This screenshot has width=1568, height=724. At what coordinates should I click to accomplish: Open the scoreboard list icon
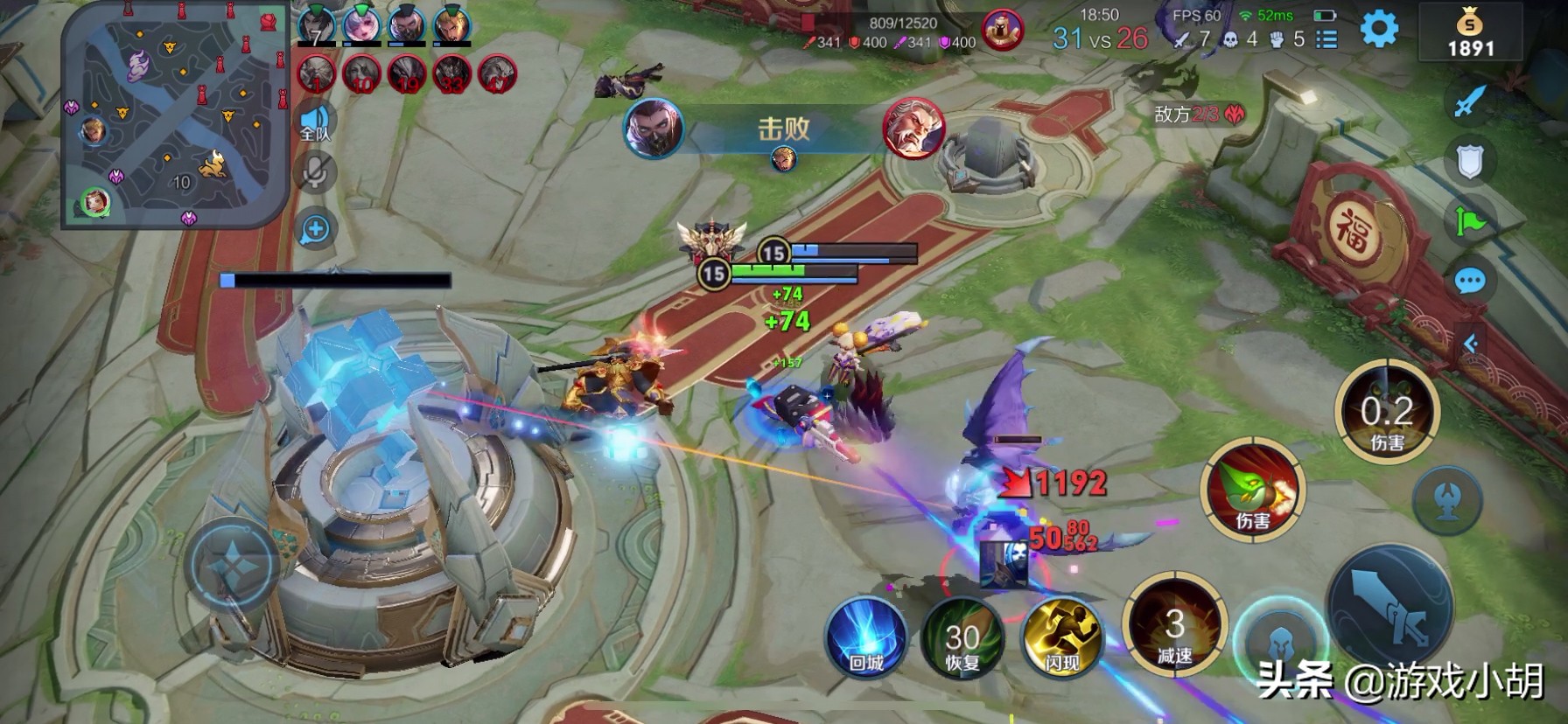[1326, 39]
